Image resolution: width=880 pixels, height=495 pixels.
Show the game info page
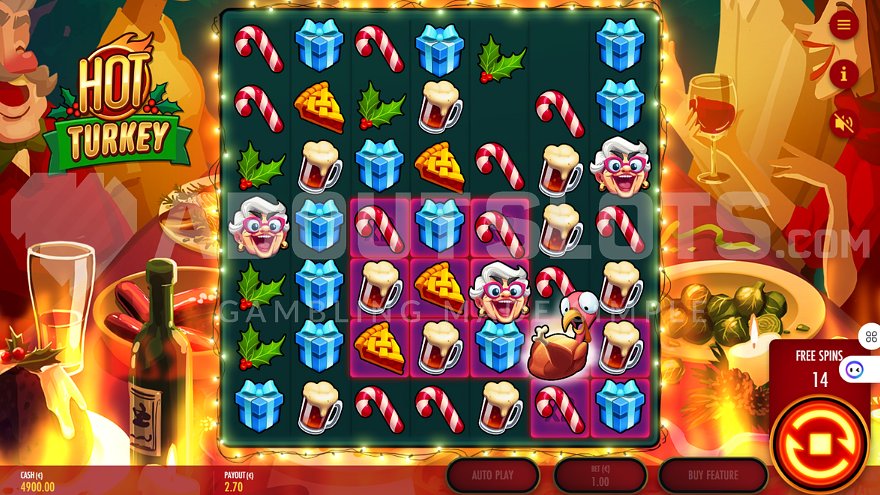point(844,73)
